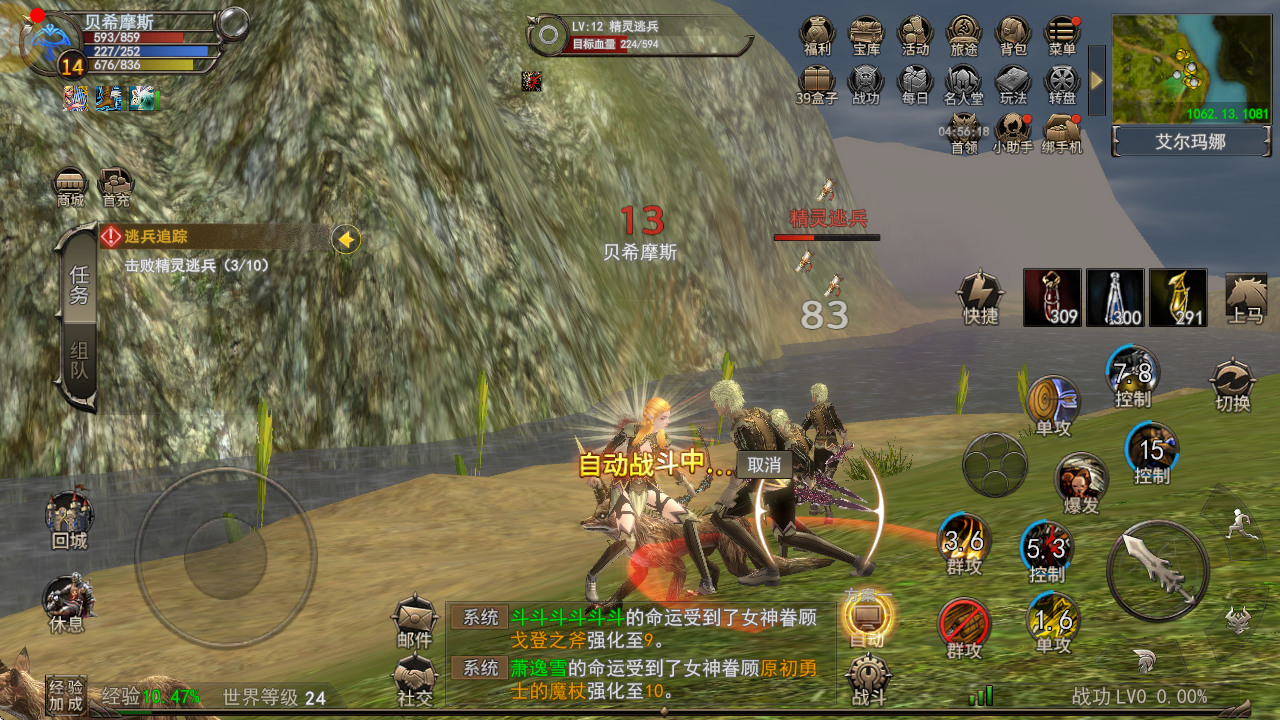Open the 宝库 treasury icon
The image size is (1280, 720).
pyautogui.click(x=866, y=34)
